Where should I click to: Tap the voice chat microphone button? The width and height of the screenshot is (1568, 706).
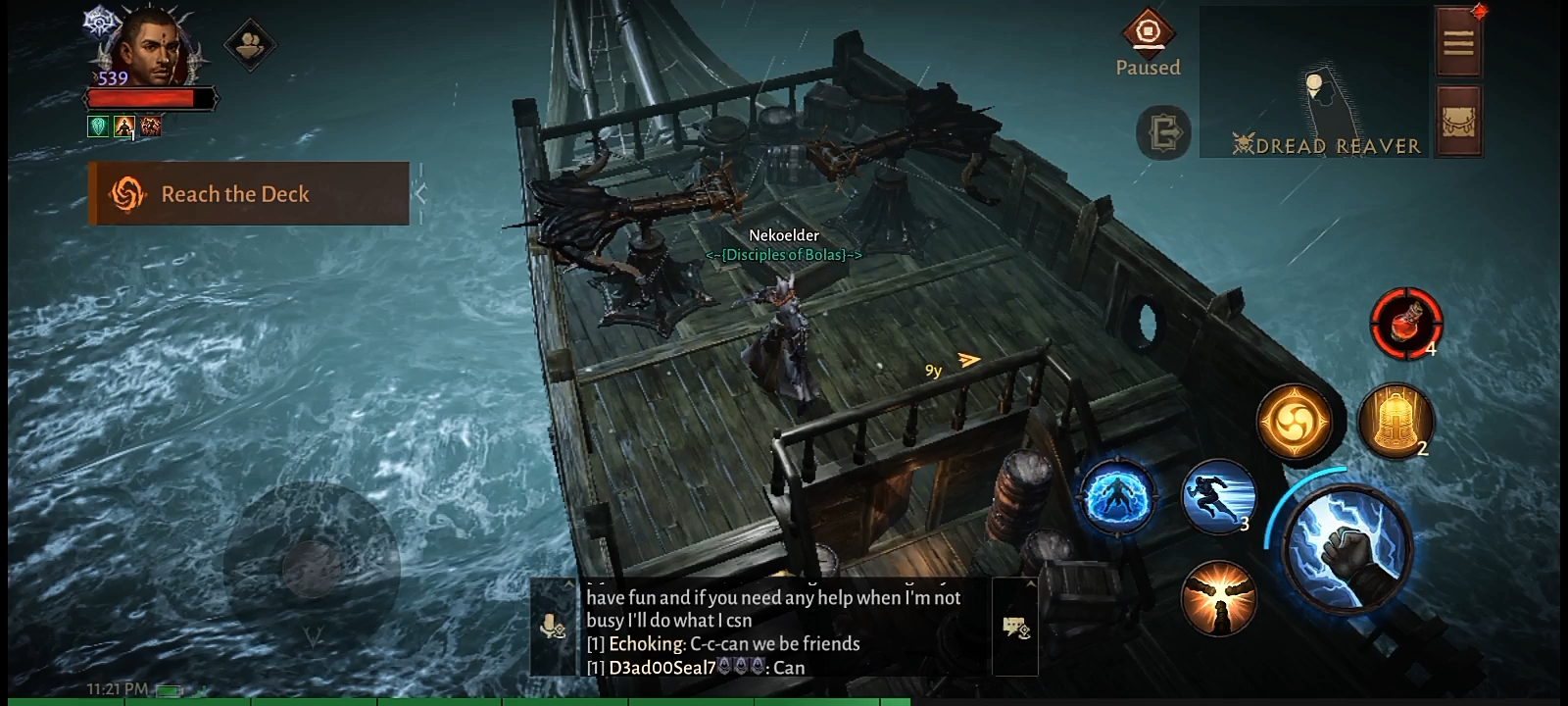(x=554, y=626)
